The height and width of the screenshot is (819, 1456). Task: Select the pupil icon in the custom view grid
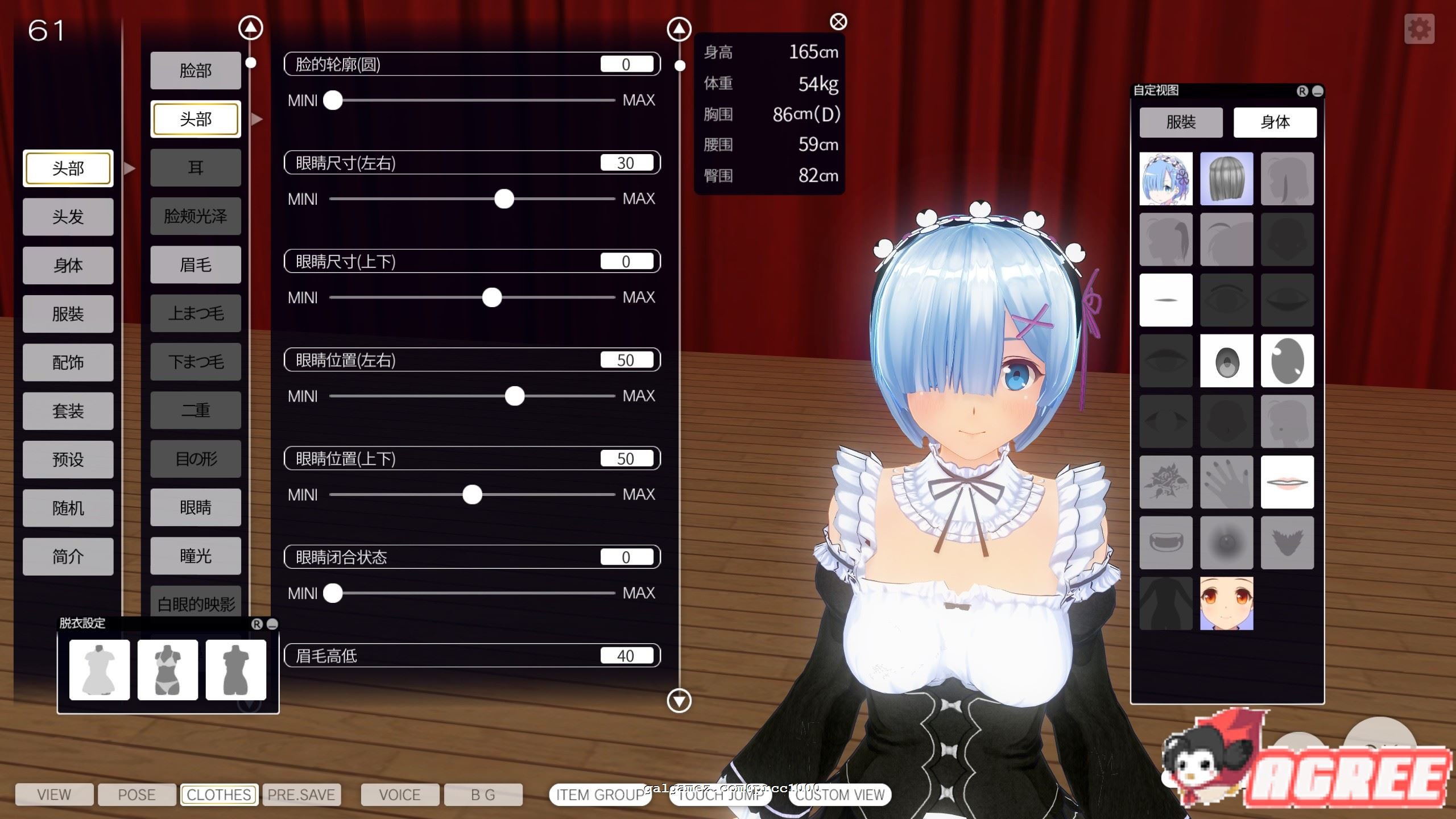click(x=1226, y=361)
